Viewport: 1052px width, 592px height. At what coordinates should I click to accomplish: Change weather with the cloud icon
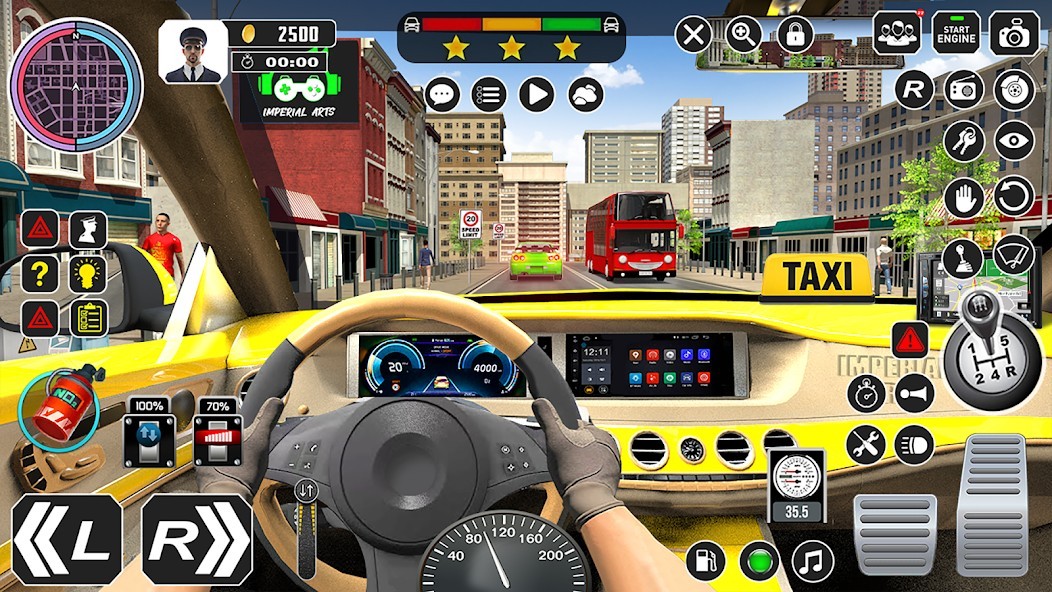[x=586, y=95]
